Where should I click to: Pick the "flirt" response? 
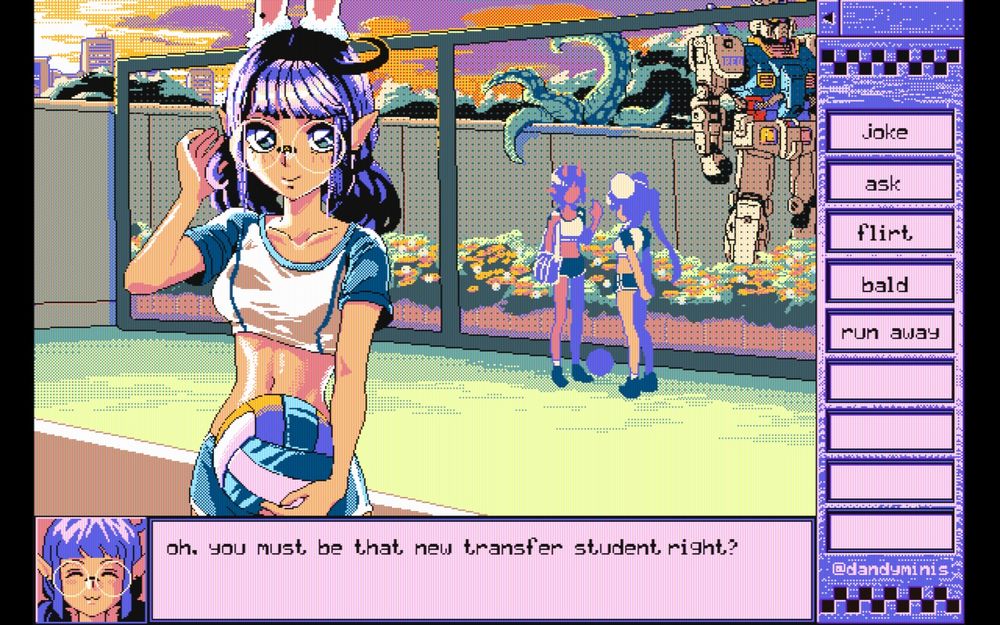click(x=889, y=233)
